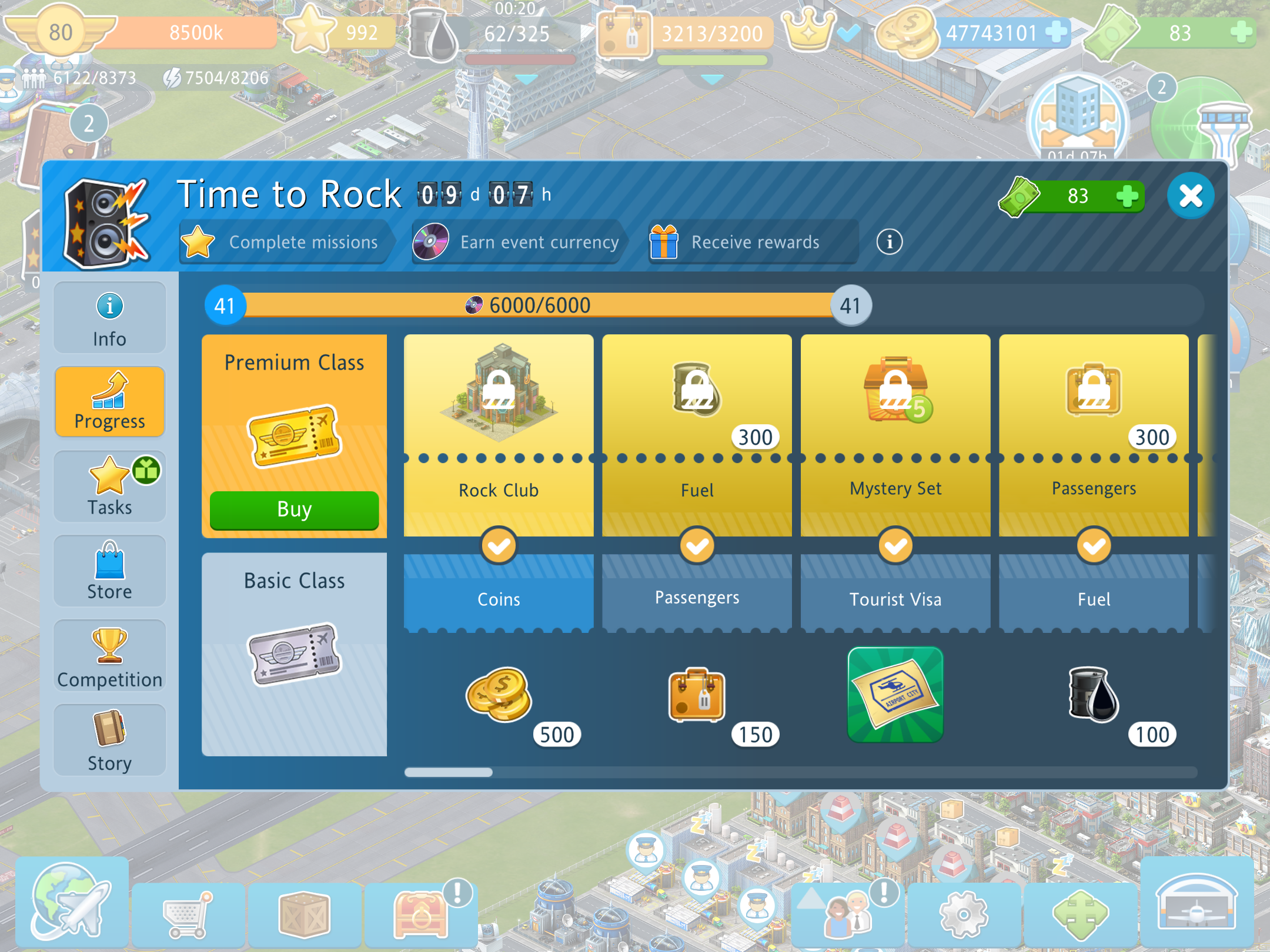This screenshot has height=952, width=1270.
Task: Choose the Tourist Visa basic reward
Action: tap(895, 695)
